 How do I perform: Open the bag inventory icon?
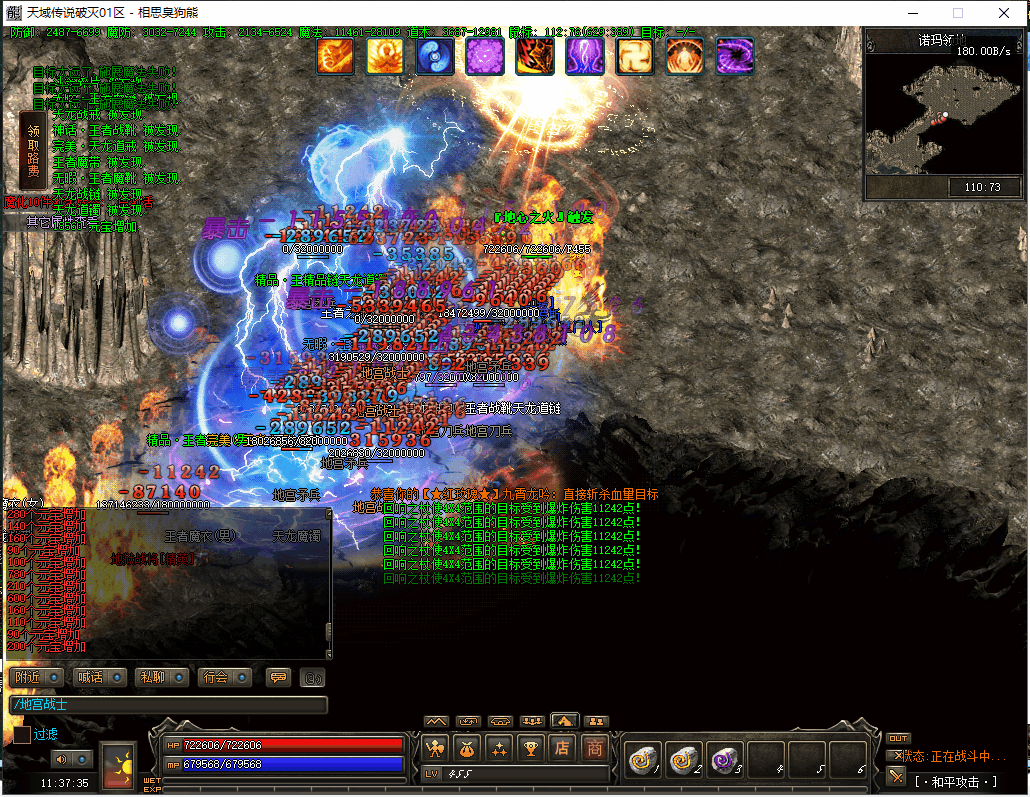467,748
